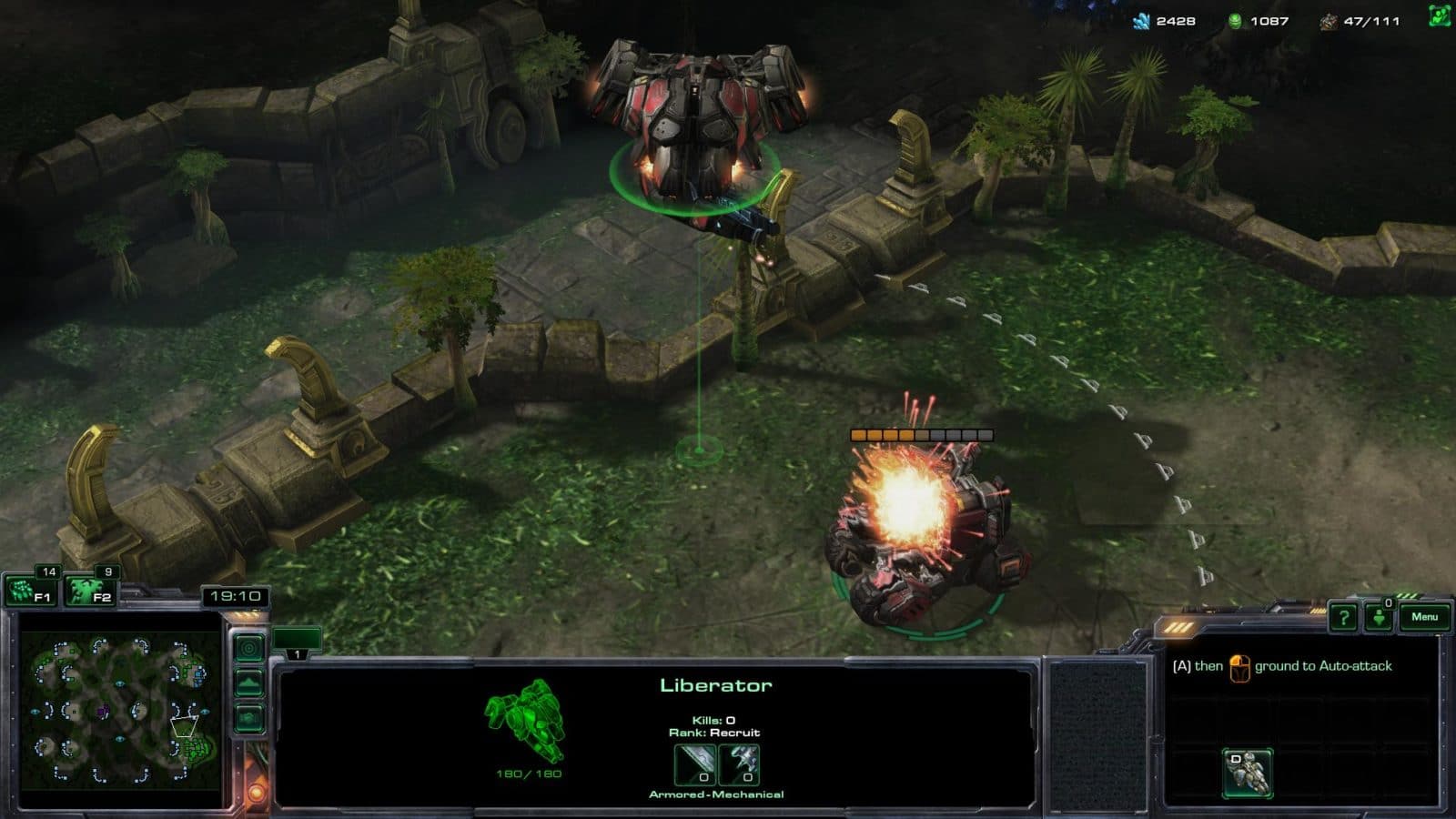Viewport: 1456px width, 819px height.
Task: Toggle the minimap terrain display button
Action: [x=249, y=682]
